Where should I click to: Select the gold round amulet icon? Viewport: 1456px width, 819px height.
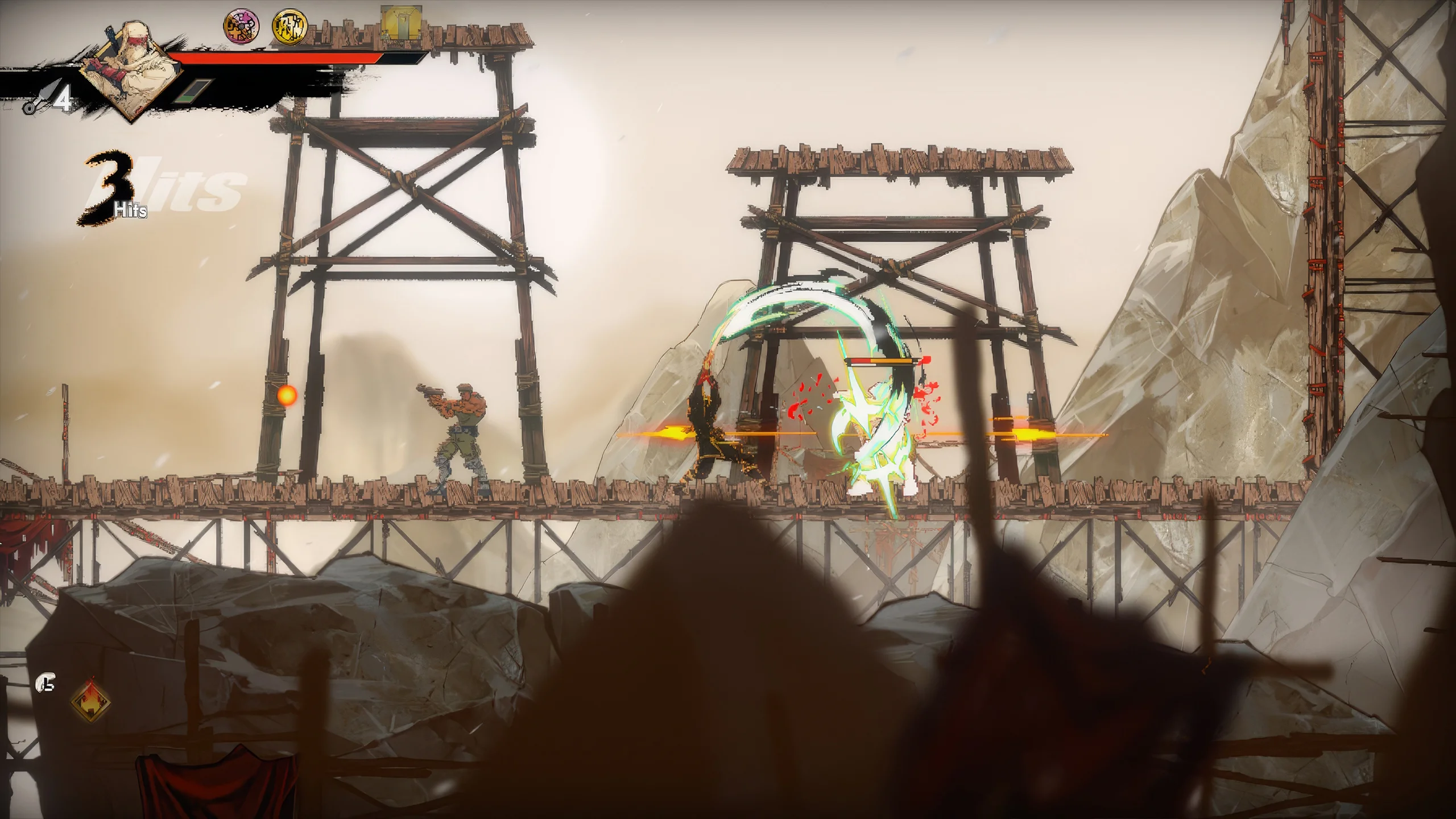point(289,26)
